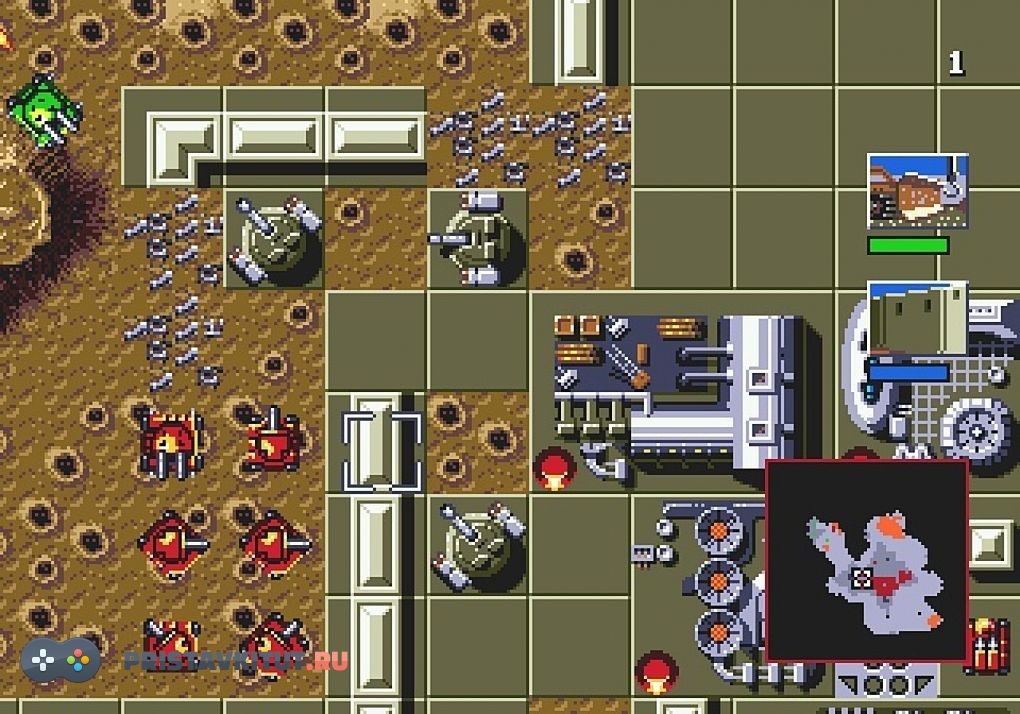Screen dimensions: 1020x714
Task: Click the radar minimap
Action: tap(867, 560)
